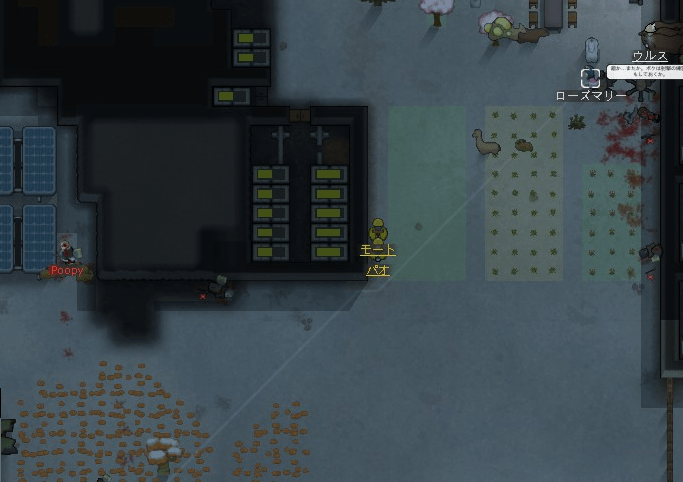Select the bracketed colonist ローズマリー
The height and width of the screenshot is (482, 683).
[591, 77]
